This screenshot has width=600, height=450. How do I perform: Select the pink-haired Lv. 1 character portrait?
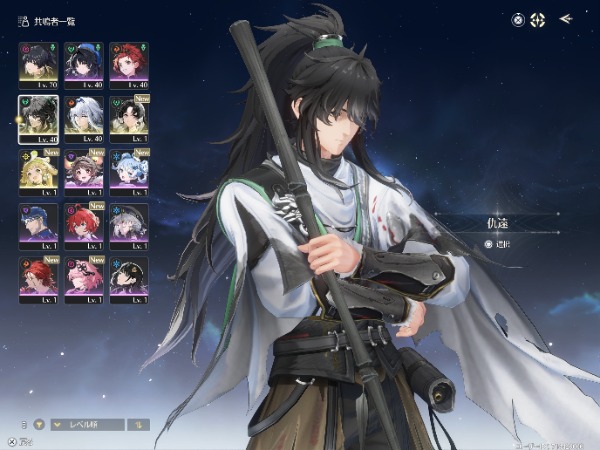[x=84, y=278]
